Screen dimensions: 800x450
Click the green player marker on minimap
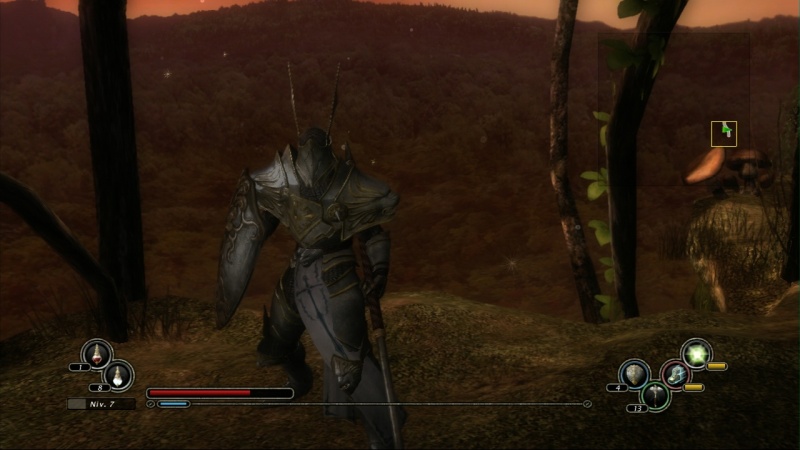coord(726,131)
